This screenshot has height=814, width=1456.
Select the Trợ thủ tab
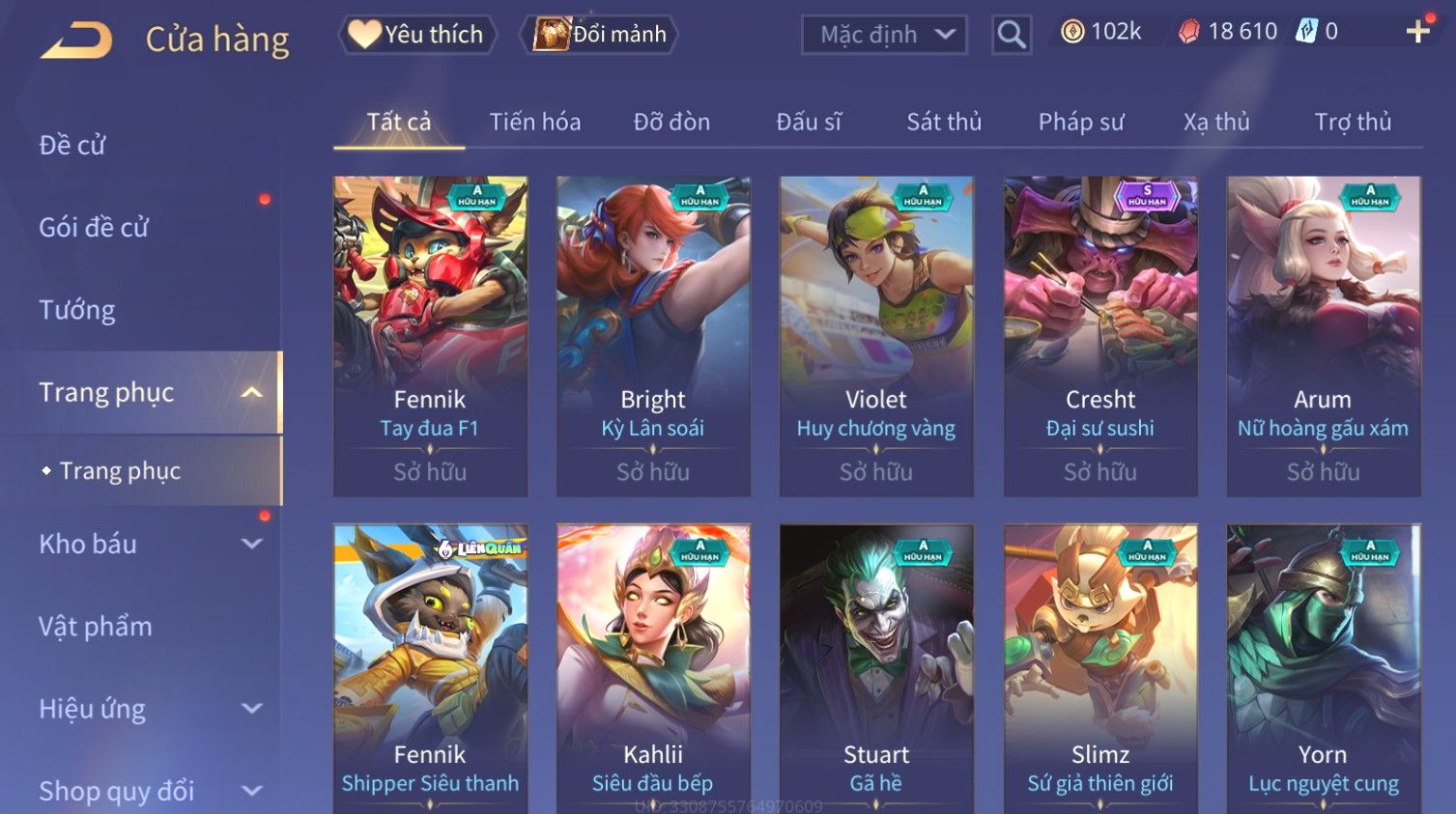click(x=1353, y=122)
